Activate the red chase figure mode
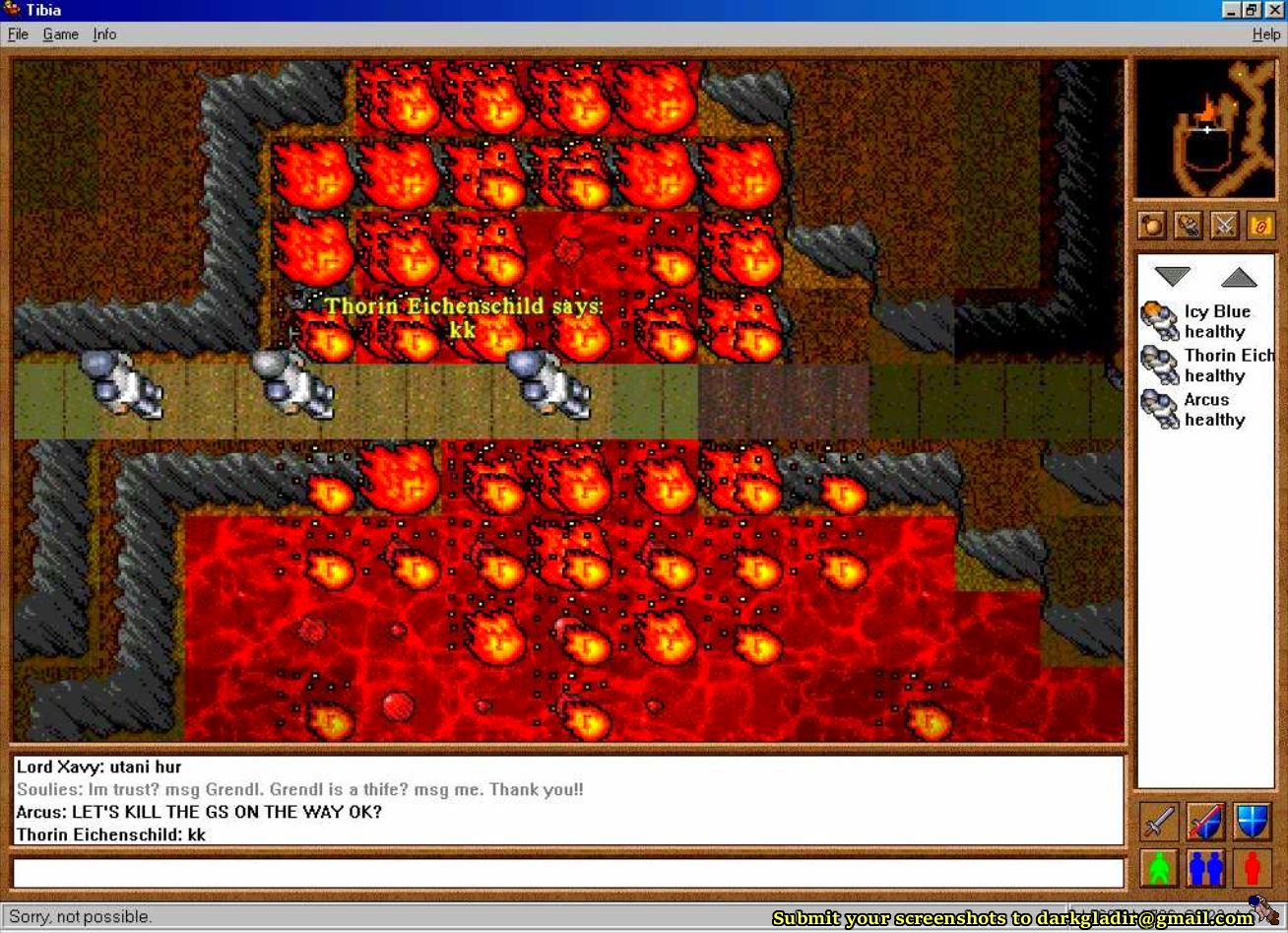Screen dimensions: 1288x933 (1252, 868)
